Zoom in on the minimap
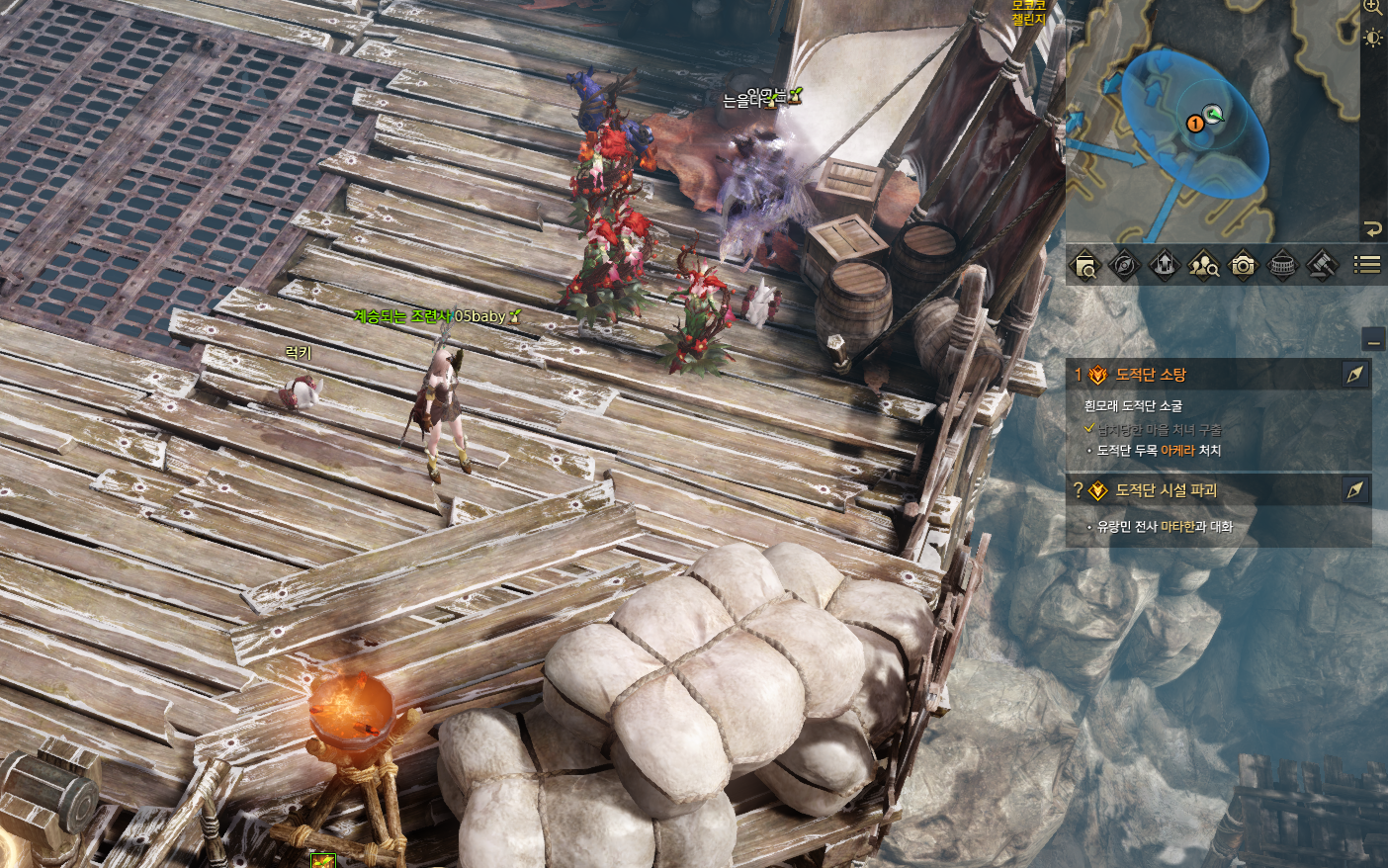 click(1373, 8)
